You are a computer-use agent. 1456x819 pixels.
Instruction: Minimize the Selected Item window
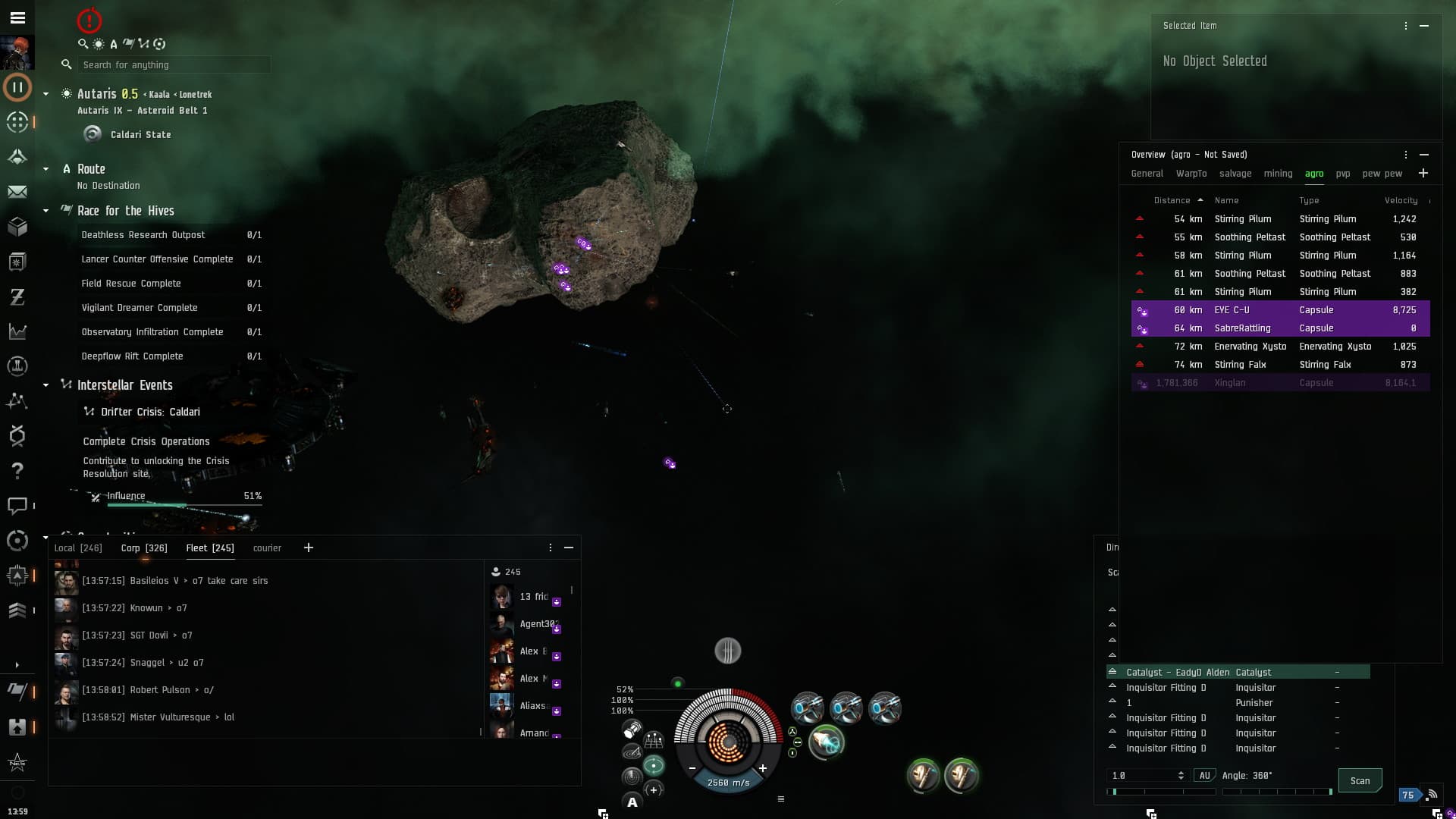coord(1424,26)
